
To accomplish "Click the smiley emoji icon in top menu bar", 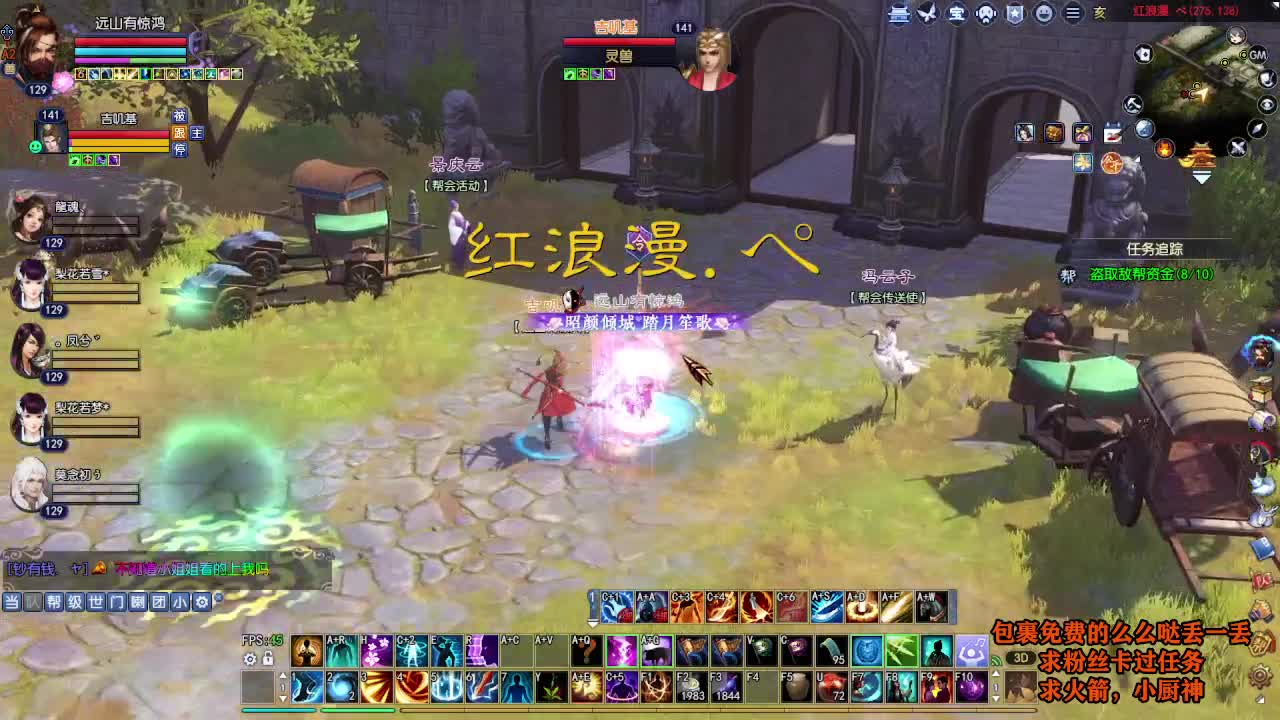I will [x=1044, y=12].
